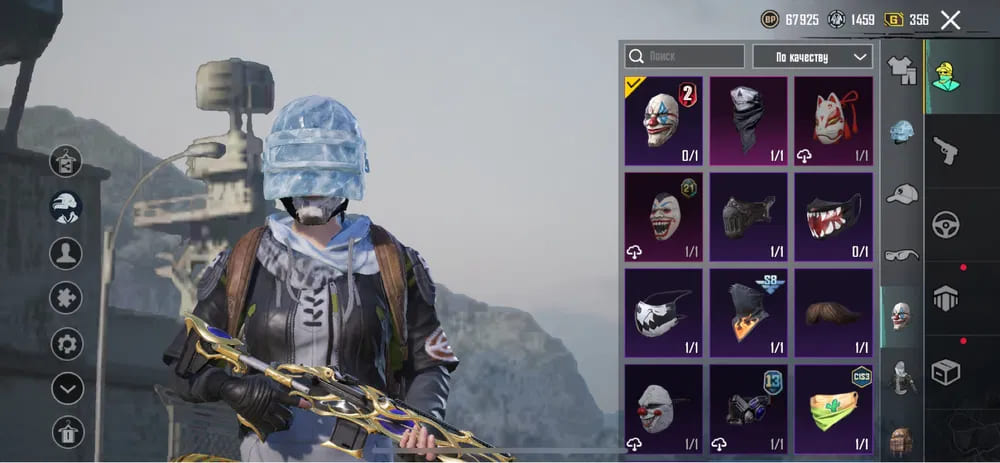This screenshot has height=463, width=1000.
Task: Select the skull bandana face mask
Action: pyautogui.click(x=748, y=121)
